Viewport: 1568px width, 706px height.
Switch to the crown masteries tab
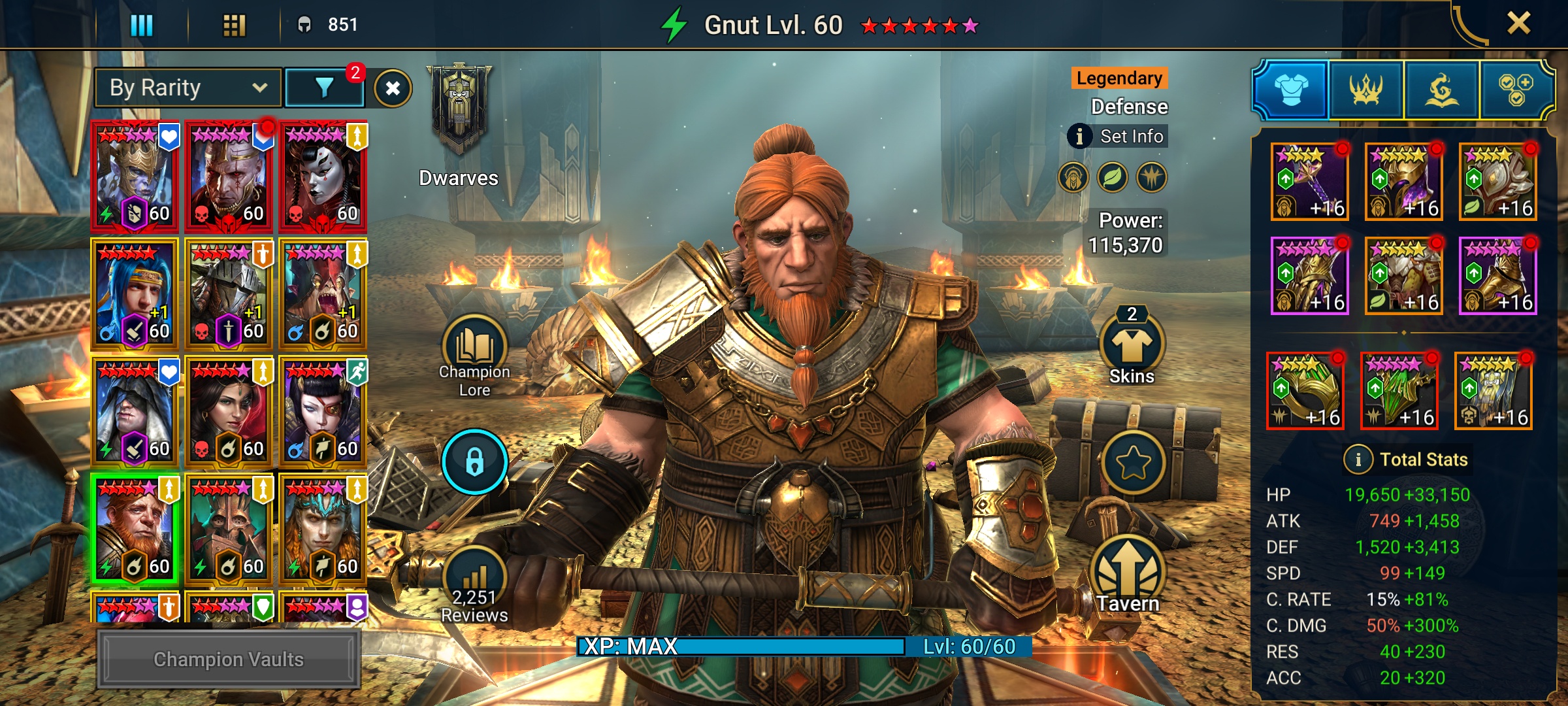(1366, 90)
